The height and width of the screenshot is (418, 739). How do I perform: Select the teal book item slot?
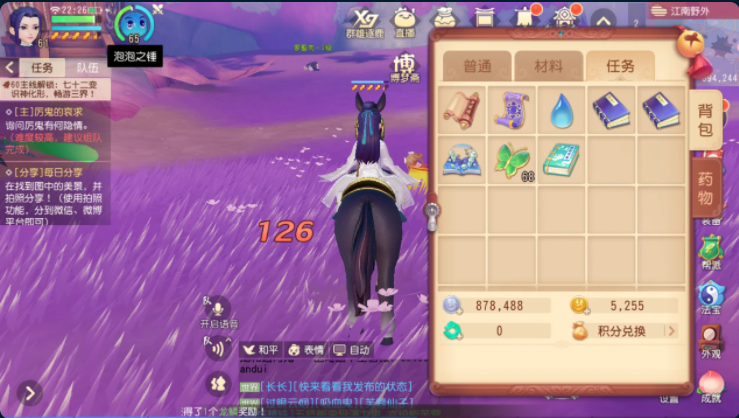tap(562, 160)
